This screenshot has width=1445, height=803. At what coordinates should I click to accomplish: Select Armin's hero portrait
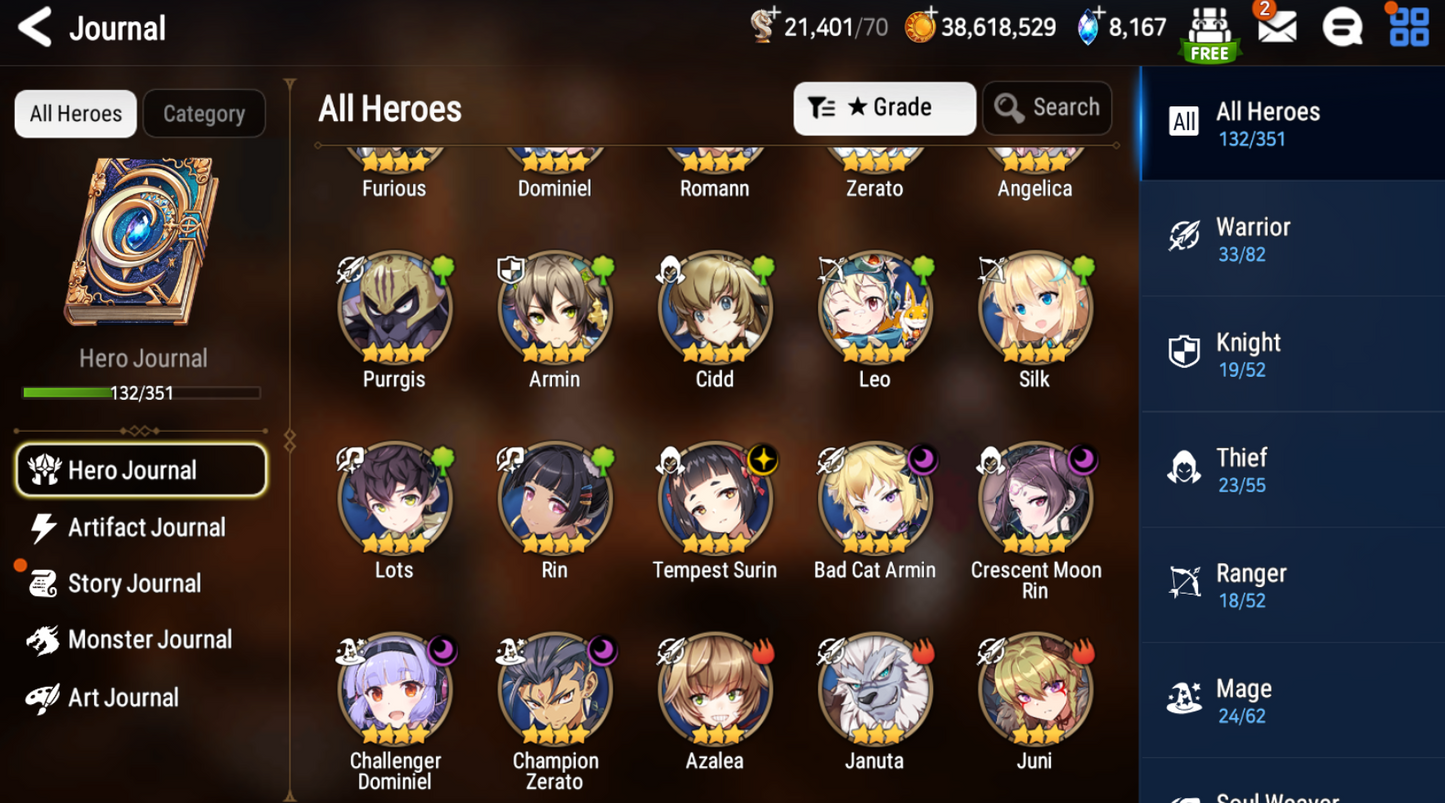pos(555,308)
